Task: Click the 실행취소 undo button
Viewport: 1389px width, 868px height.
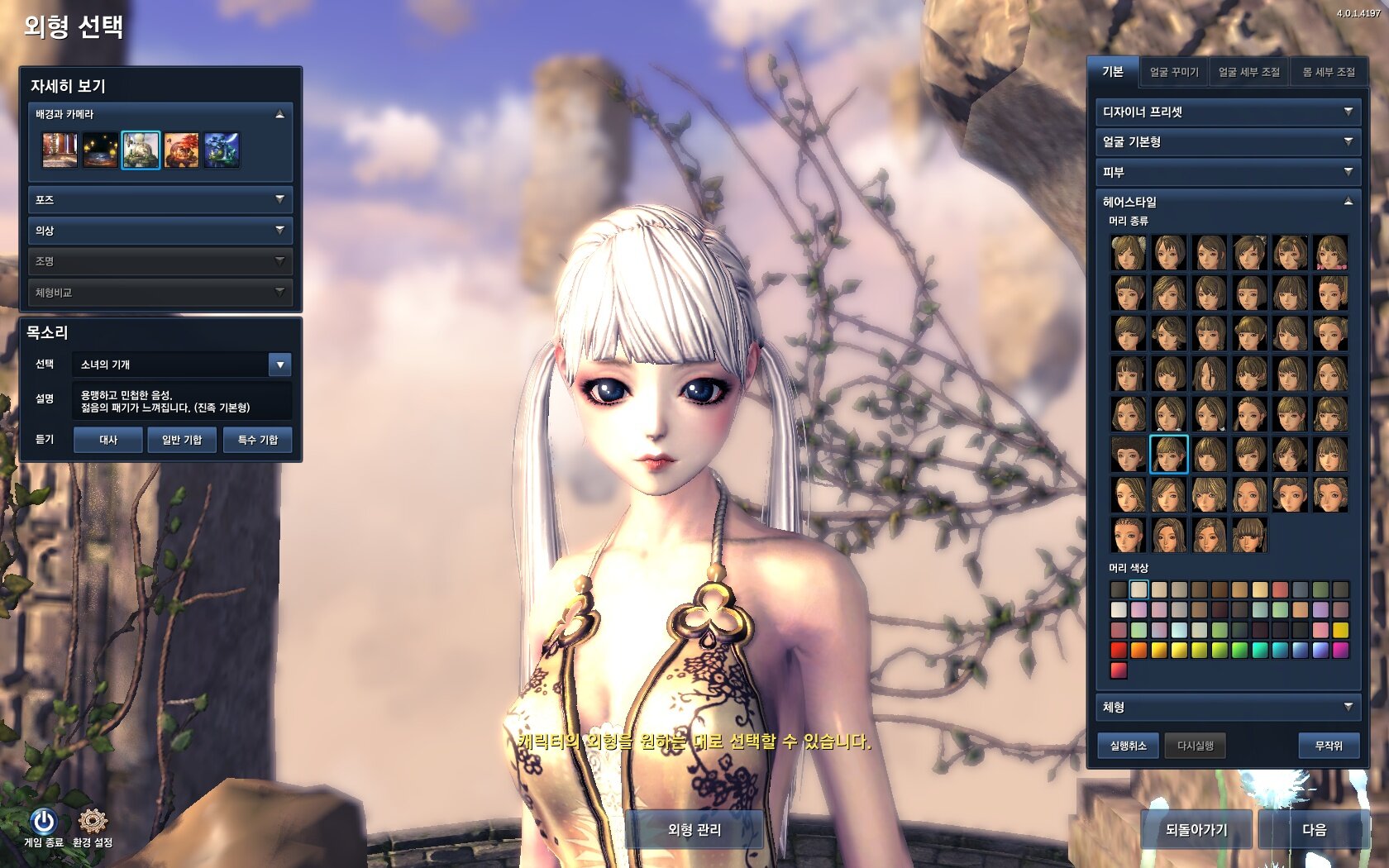Action: (1128, 746)
